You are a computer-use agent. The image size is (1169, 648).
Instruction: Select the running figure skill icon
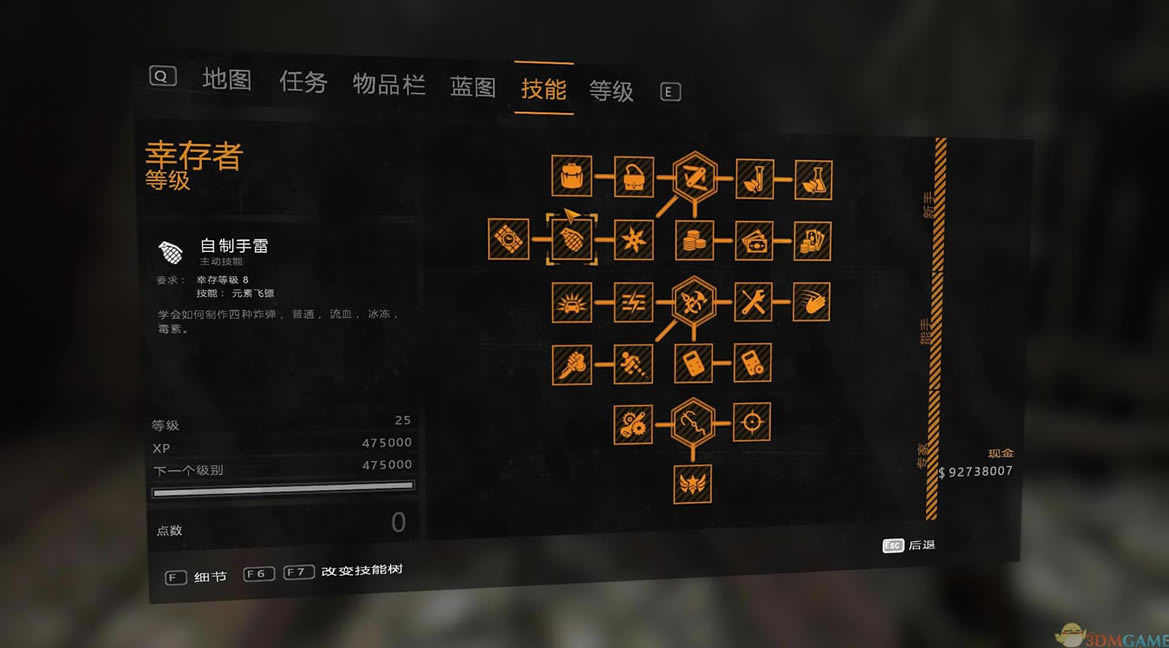point(633,363)
